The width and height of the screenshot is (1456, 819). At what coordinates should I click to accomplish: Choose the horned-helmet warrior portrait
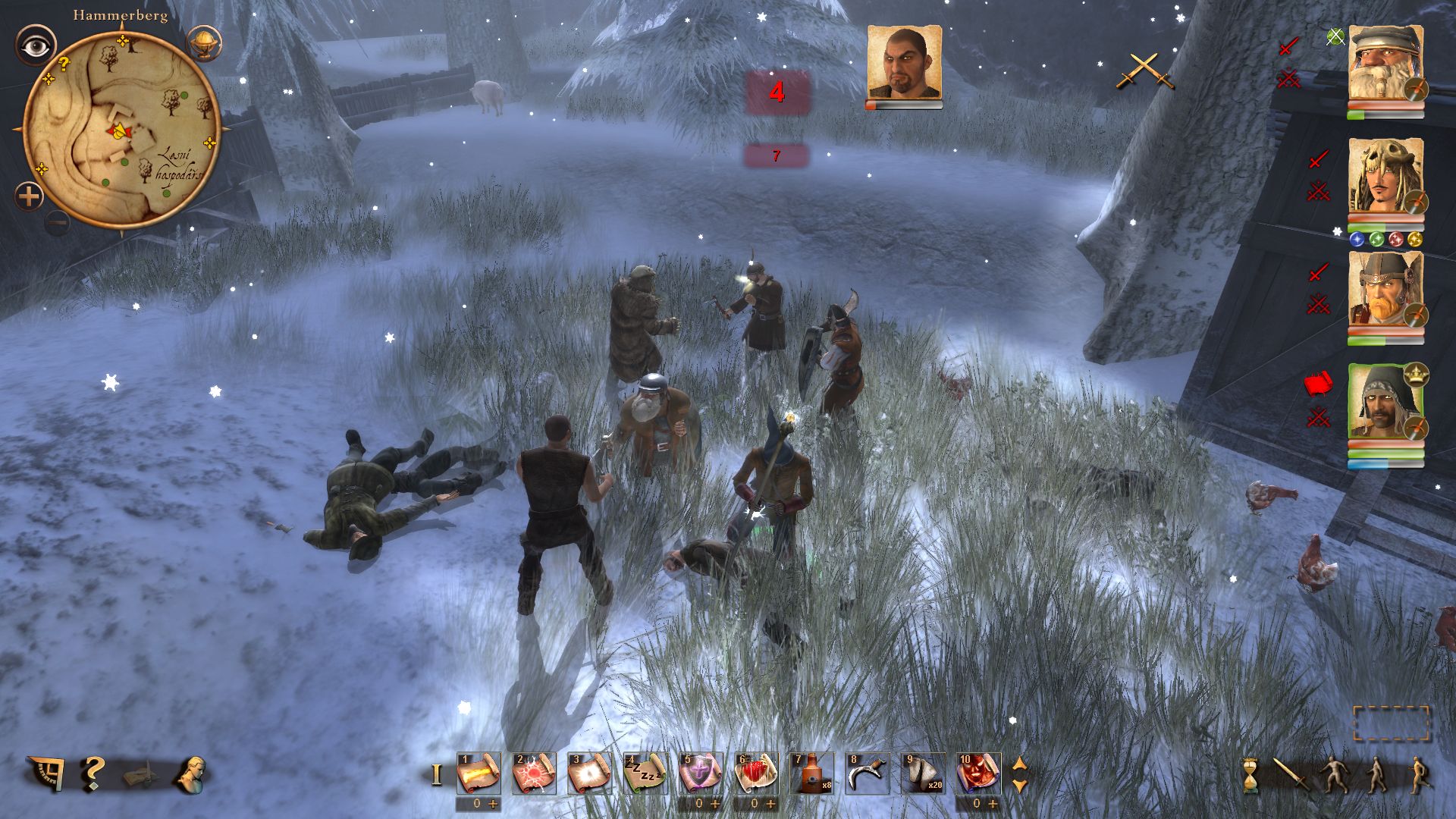point(1385,292)
